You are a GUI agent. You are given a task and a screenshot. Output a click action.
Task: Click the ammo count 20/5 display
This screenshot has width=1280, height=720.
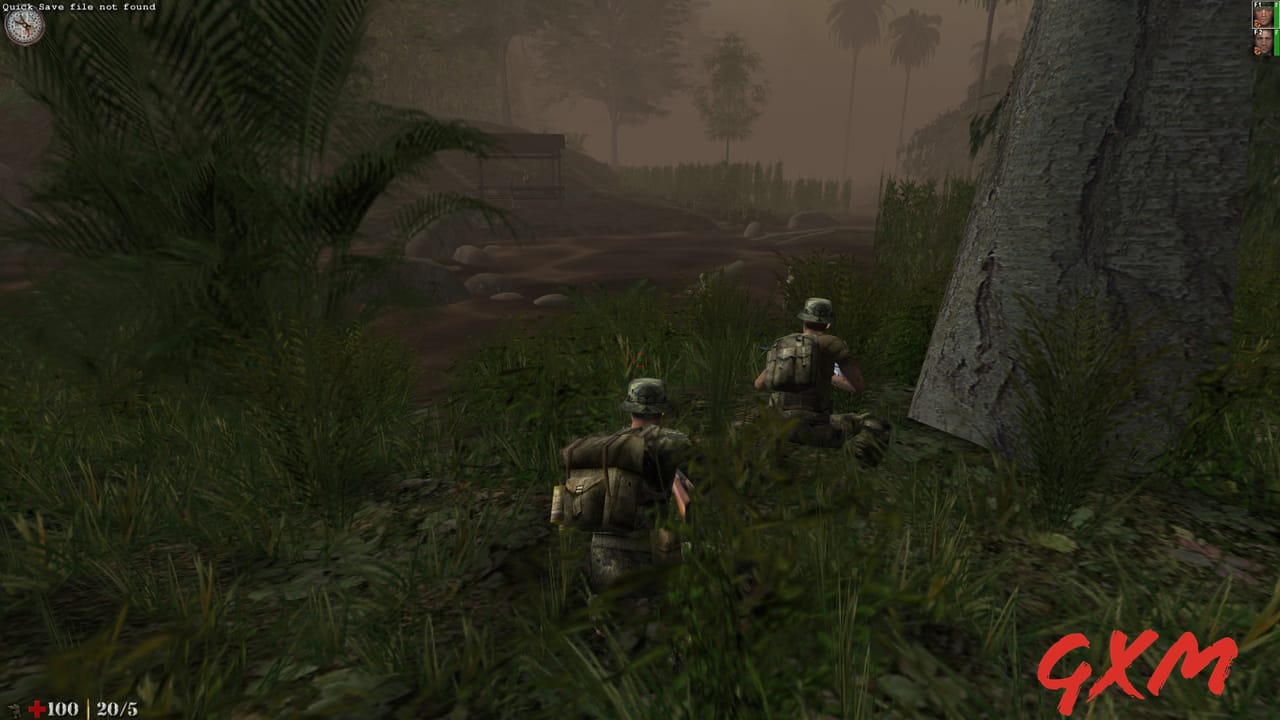117,708
